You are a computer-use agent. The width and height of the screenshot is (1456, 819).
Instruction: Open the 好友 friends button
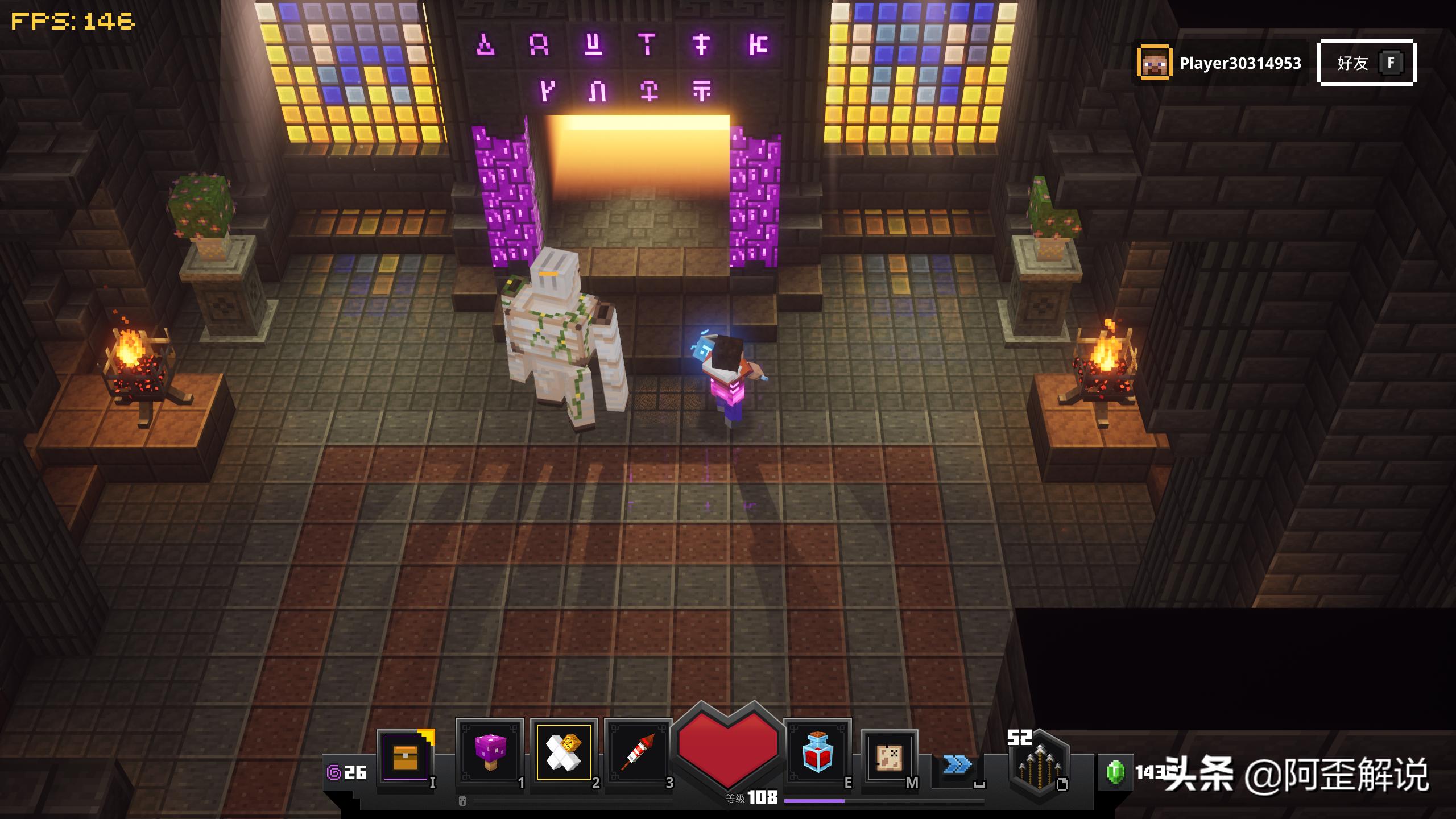pos(1366,63)
